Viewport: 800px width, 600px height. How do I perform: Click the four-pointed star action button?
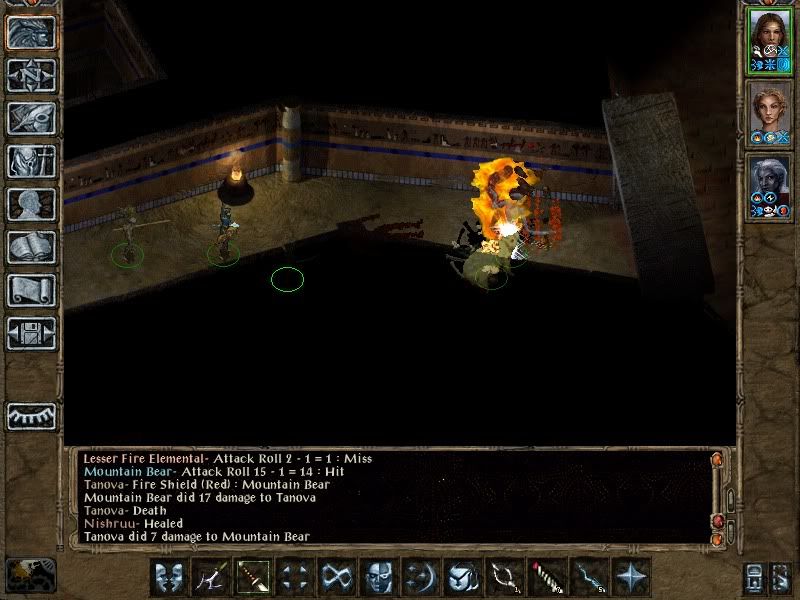[631, 577]
